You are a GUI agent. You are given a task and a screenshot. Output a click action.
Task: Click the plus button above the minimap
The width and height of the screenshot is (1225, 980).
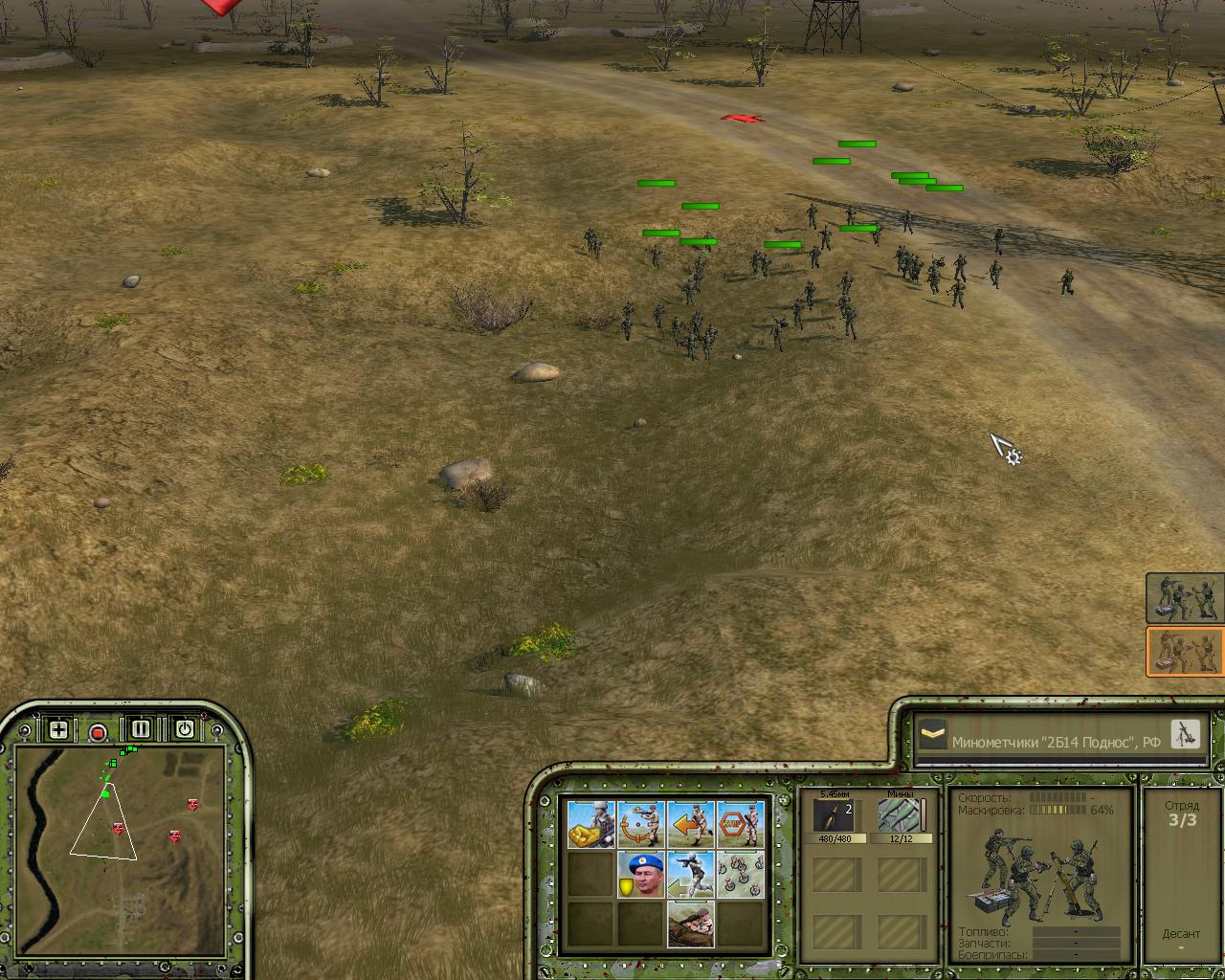(x=58, y=730)
